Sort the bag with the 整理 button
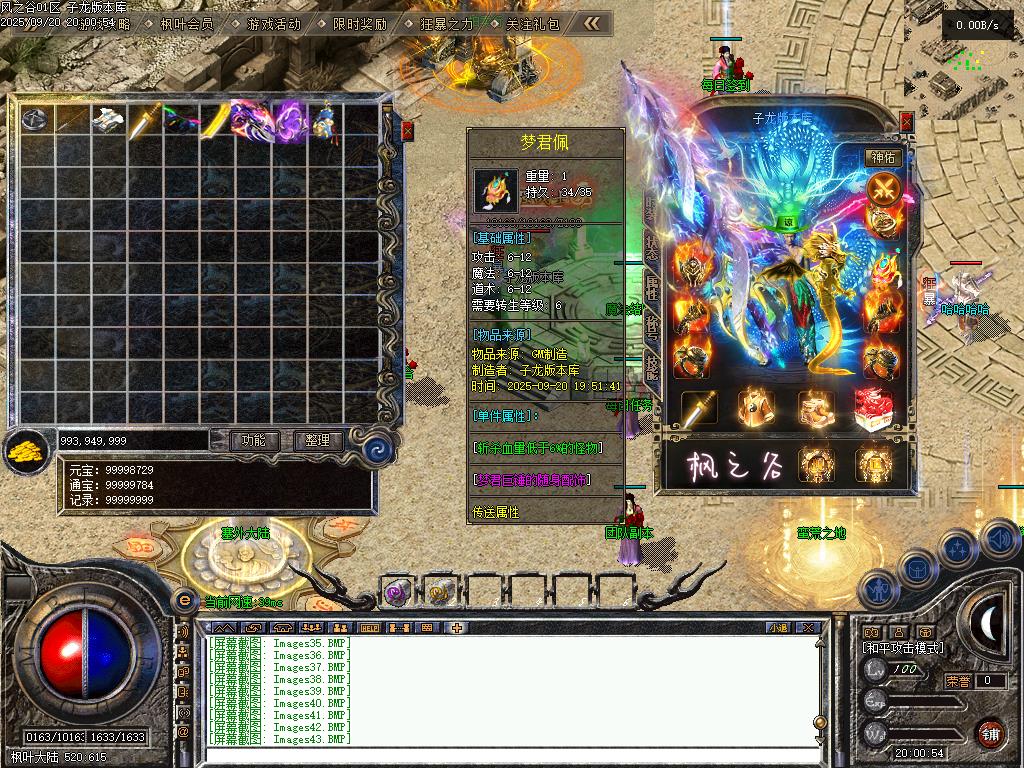1024x768 pixels. 318,440
